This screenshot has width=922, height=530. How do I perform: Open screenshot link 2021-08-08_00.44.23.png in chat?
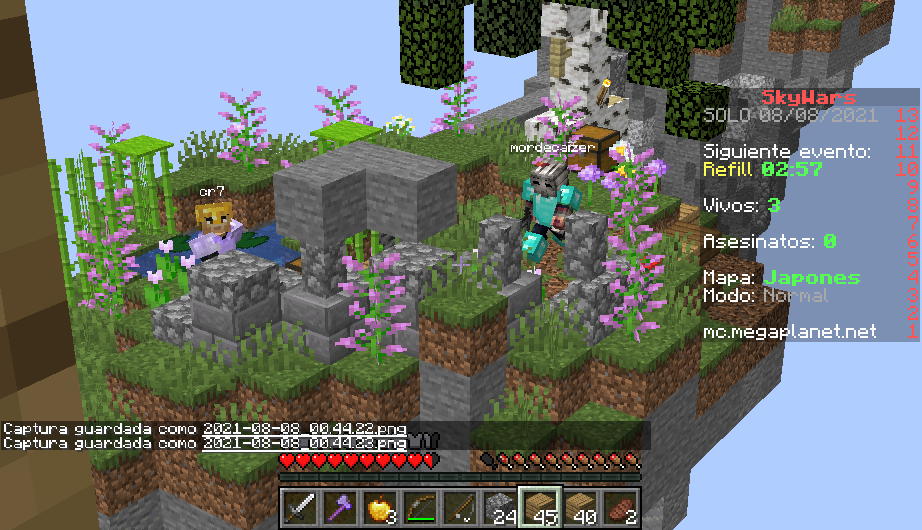[304, 442]
